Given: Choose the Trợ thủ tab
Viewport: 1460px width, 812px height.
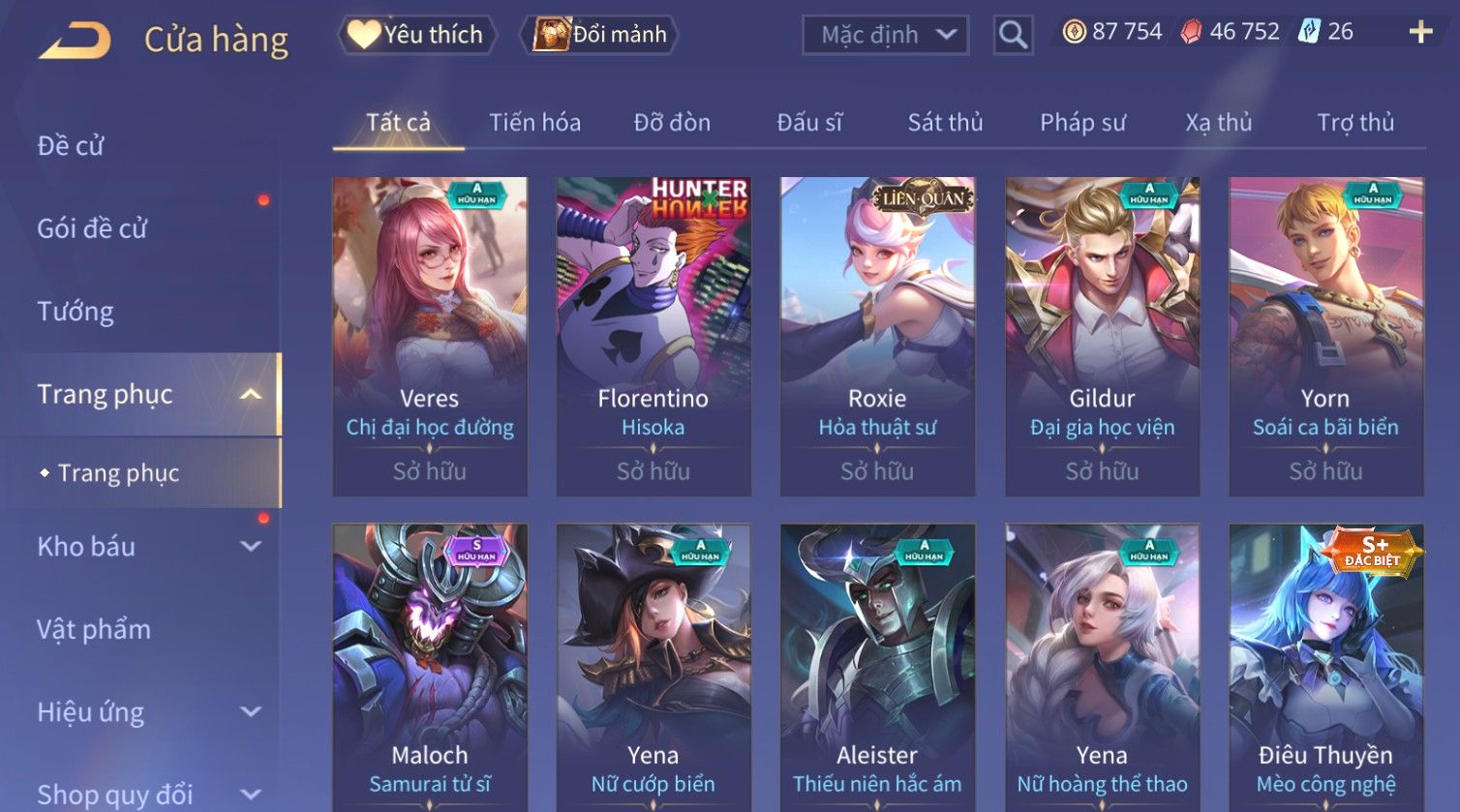Looking at the screenshot, I should (x=1355, y=123).
